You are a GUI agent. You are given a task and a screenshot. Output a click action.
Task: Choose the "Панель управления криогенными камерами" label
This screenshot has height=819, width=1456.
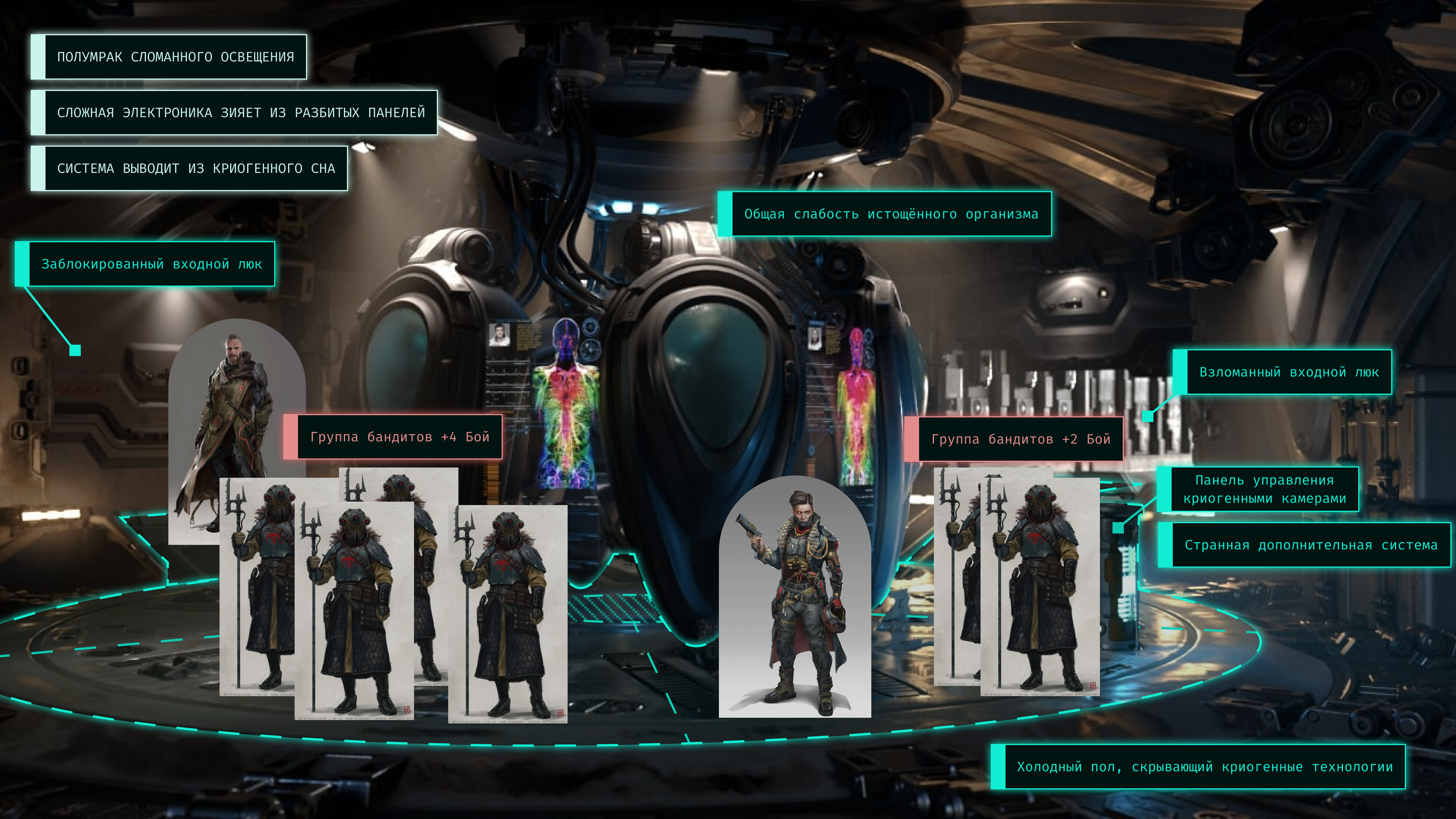click(1265, 490)
